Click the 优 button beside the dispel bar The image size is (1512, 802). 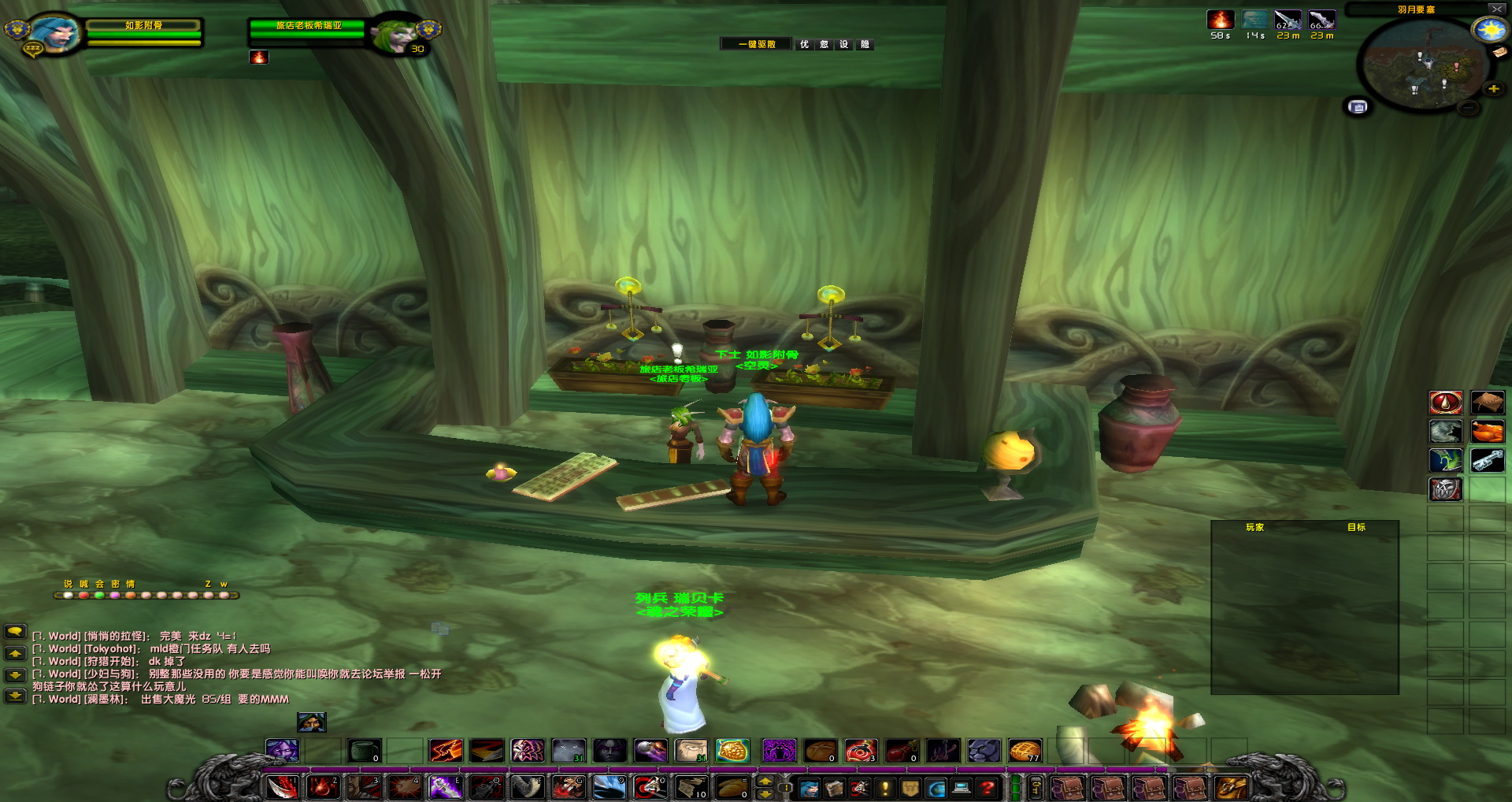(x=806, y=44)
